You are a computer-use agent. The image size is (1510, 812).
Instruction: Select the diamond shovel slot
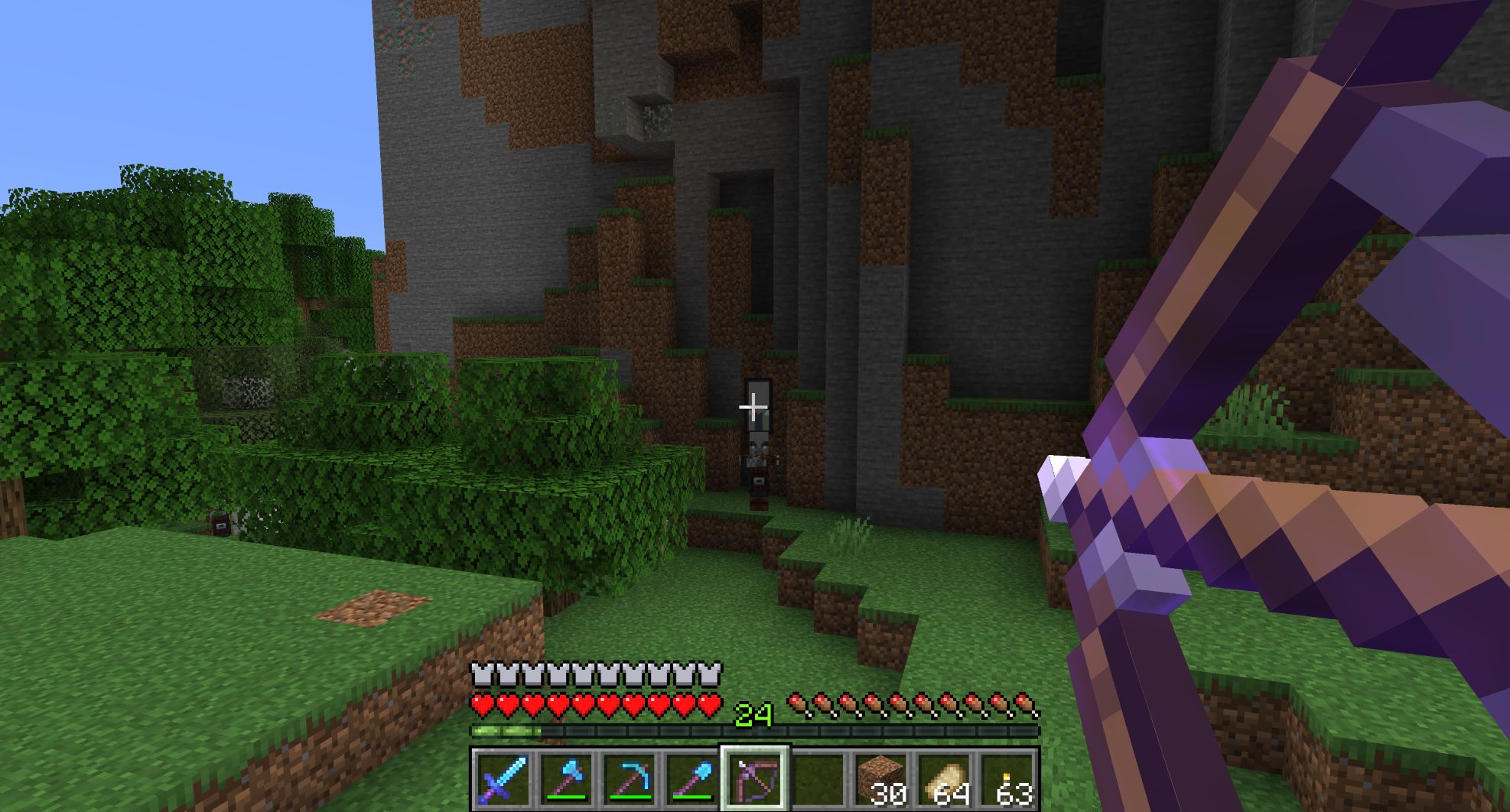[x=692, y=780]
